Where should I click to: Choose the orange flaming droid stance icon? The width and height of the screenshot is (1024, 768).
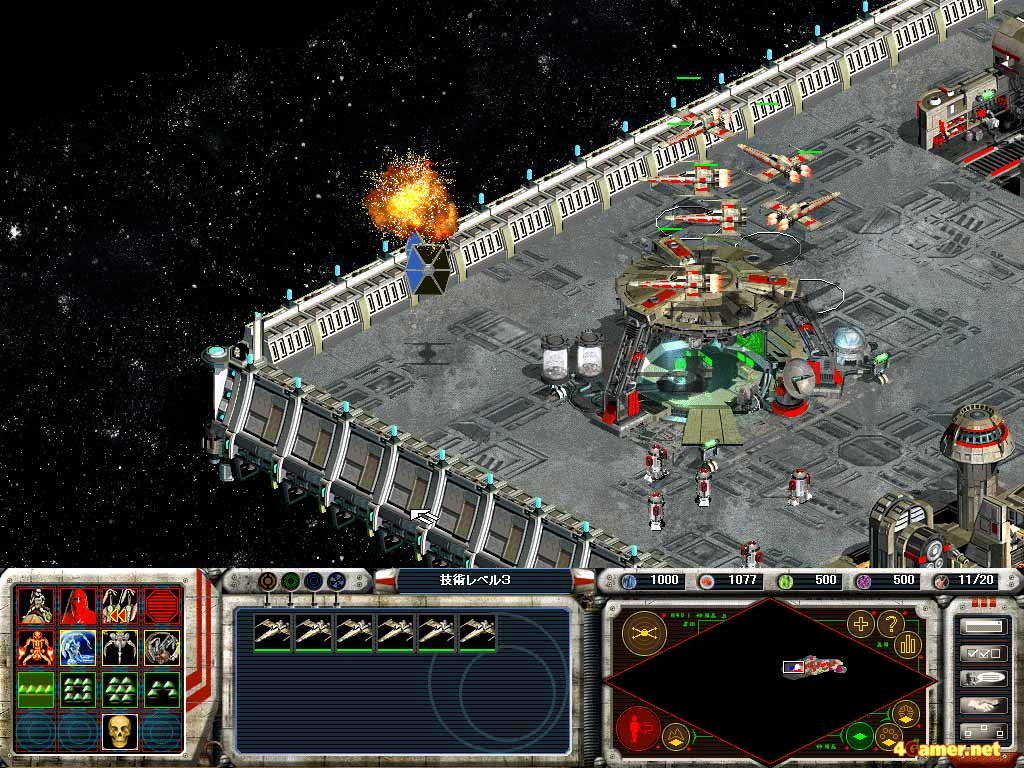pos(36,648)
